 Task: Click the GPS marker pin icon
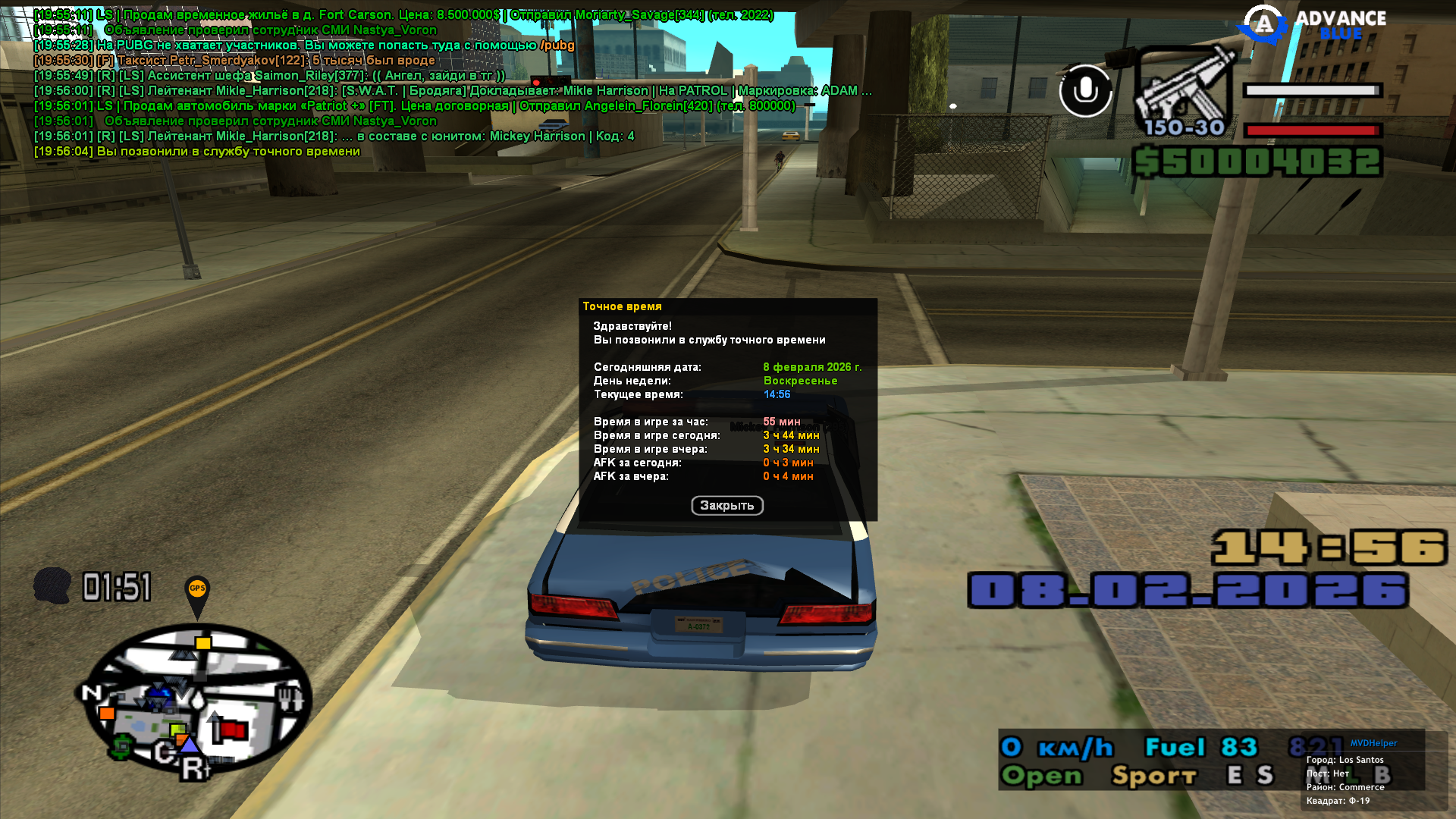click(x=197, y=595)
